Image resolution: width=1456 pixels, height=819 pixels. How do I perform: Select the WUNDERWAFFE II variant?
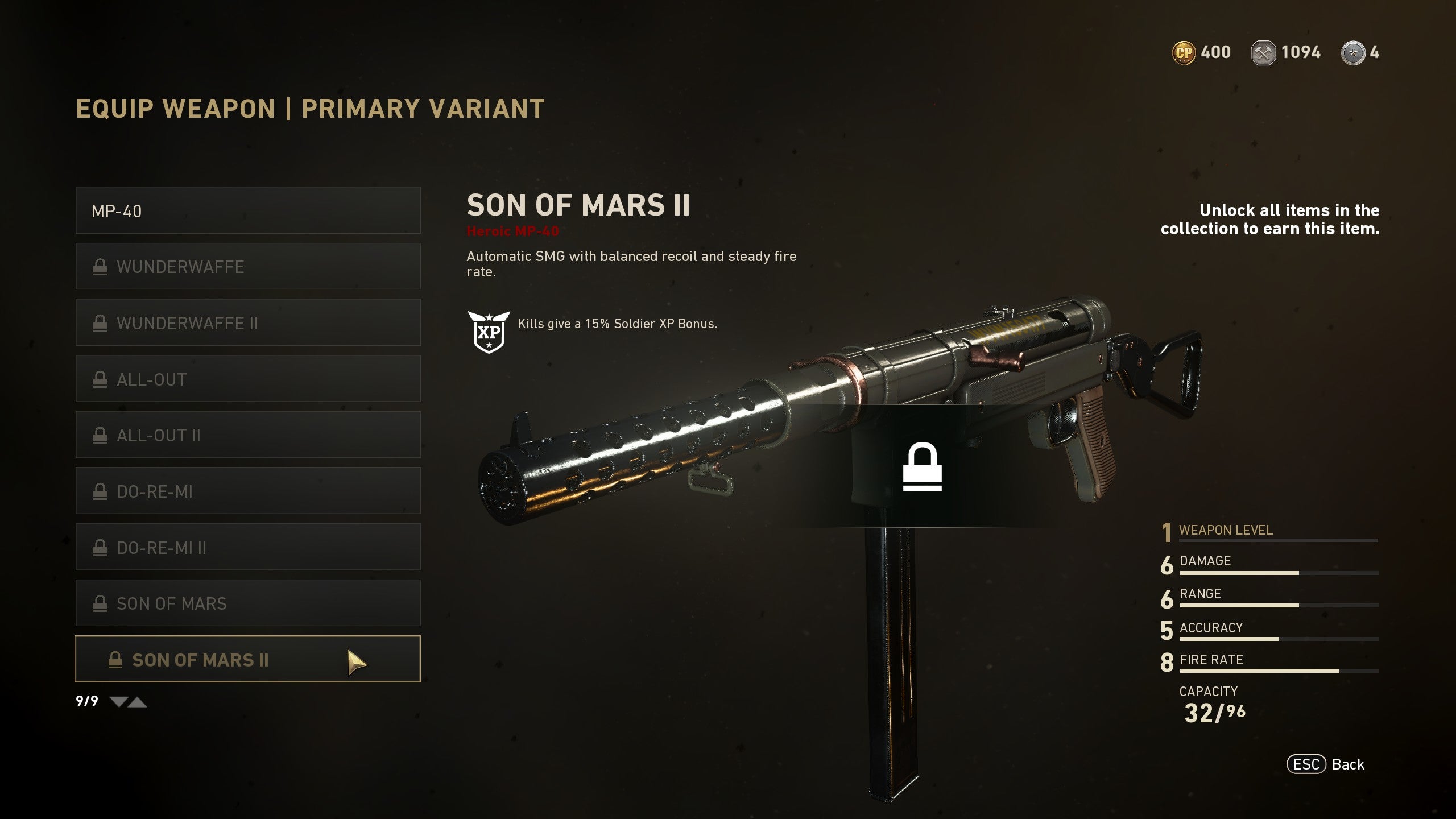[247, 322]
